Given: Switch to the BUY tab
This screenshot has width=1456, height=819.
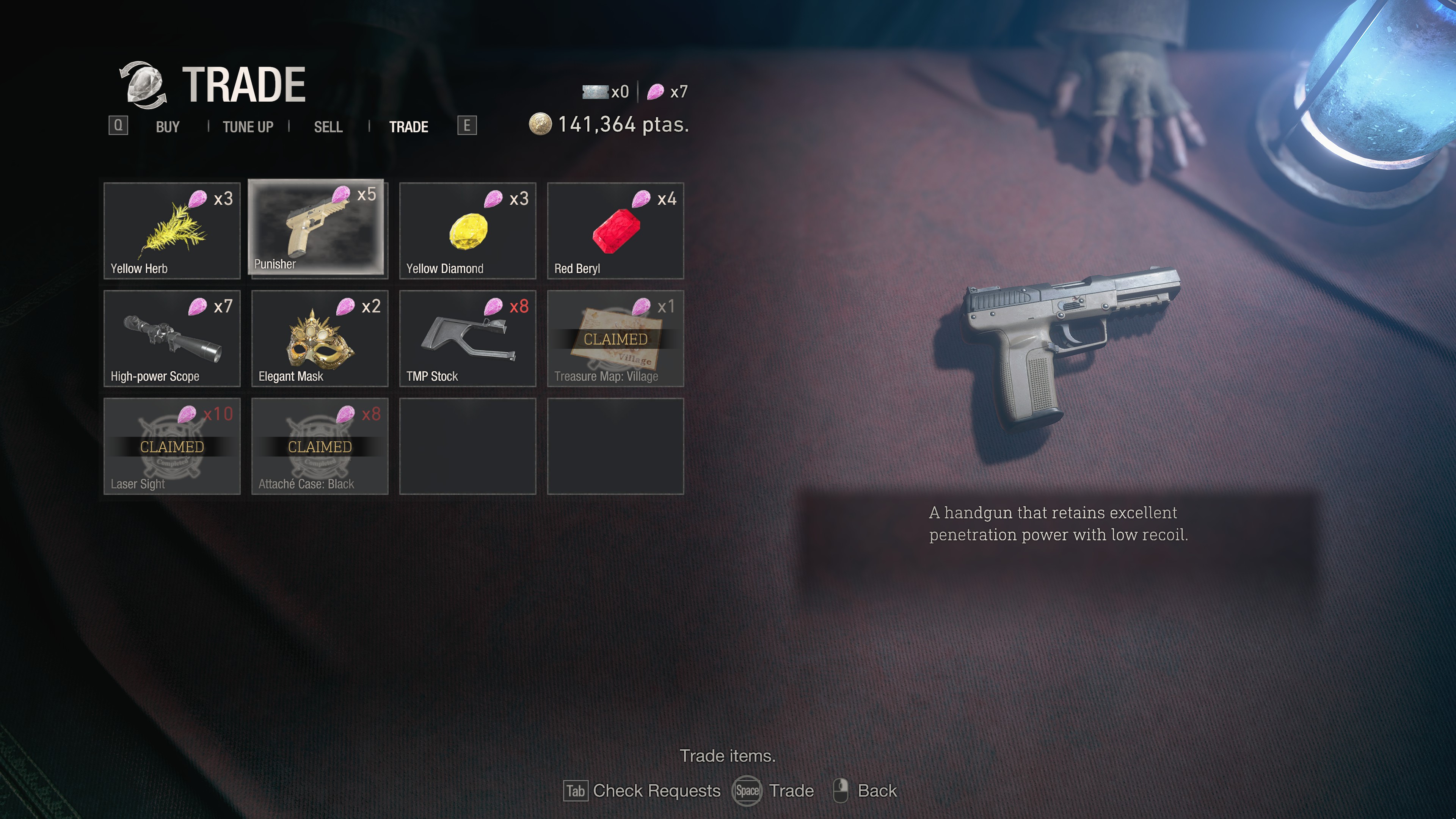Looking at the screenshot, I should (167, 127).
